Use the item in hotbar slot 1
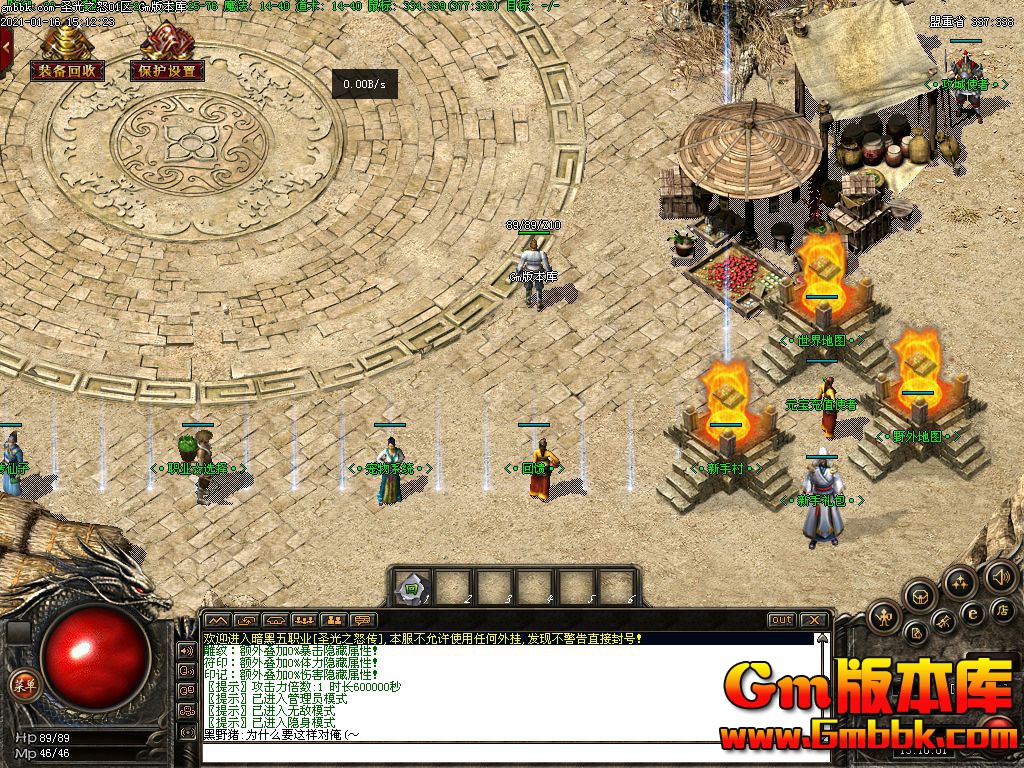The width and height of the screenshot is (1024, 768). [411, 589]
